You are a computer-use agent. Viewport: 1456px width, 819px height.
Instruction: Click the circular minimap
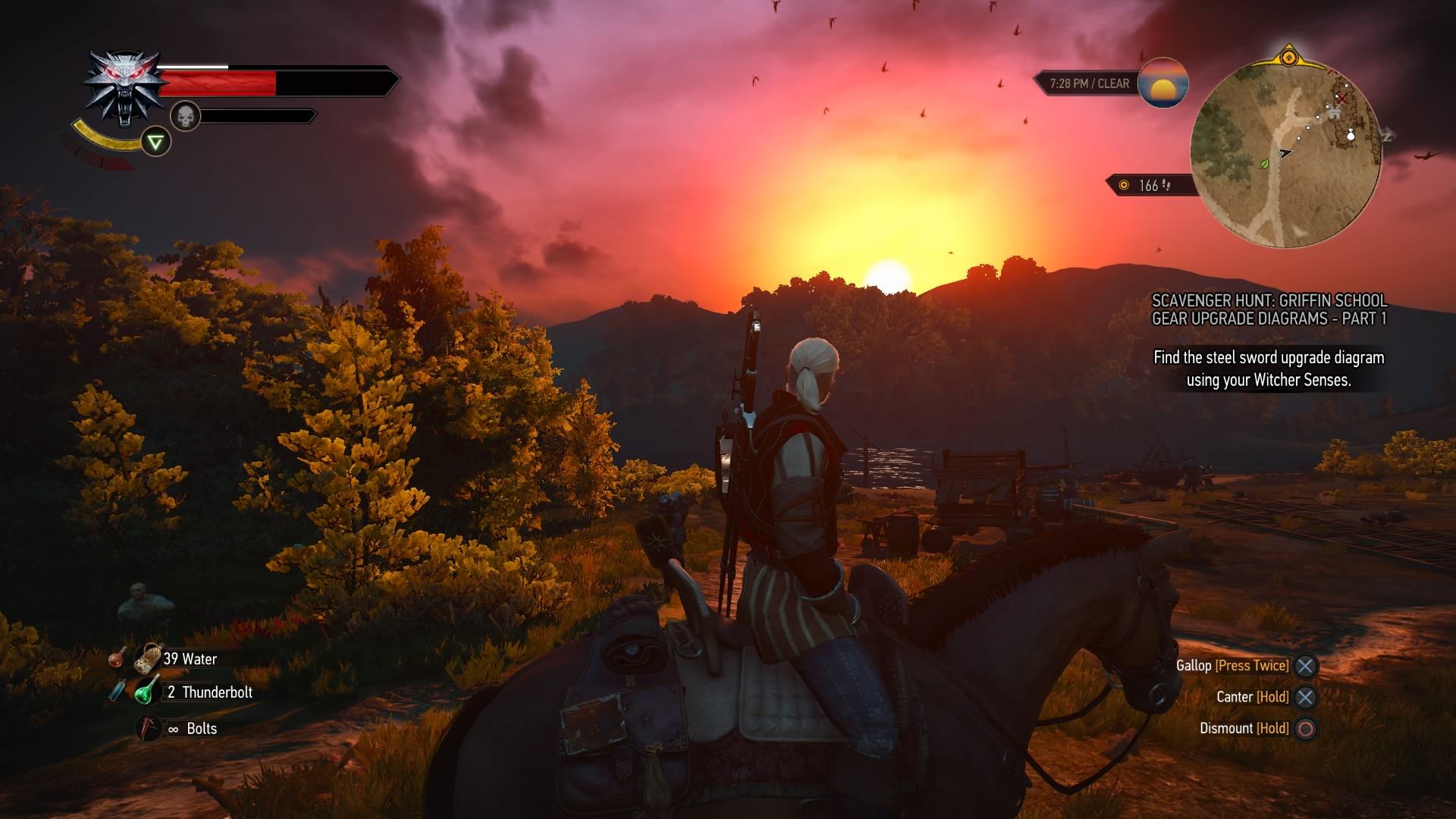(x=1286, y=154)
